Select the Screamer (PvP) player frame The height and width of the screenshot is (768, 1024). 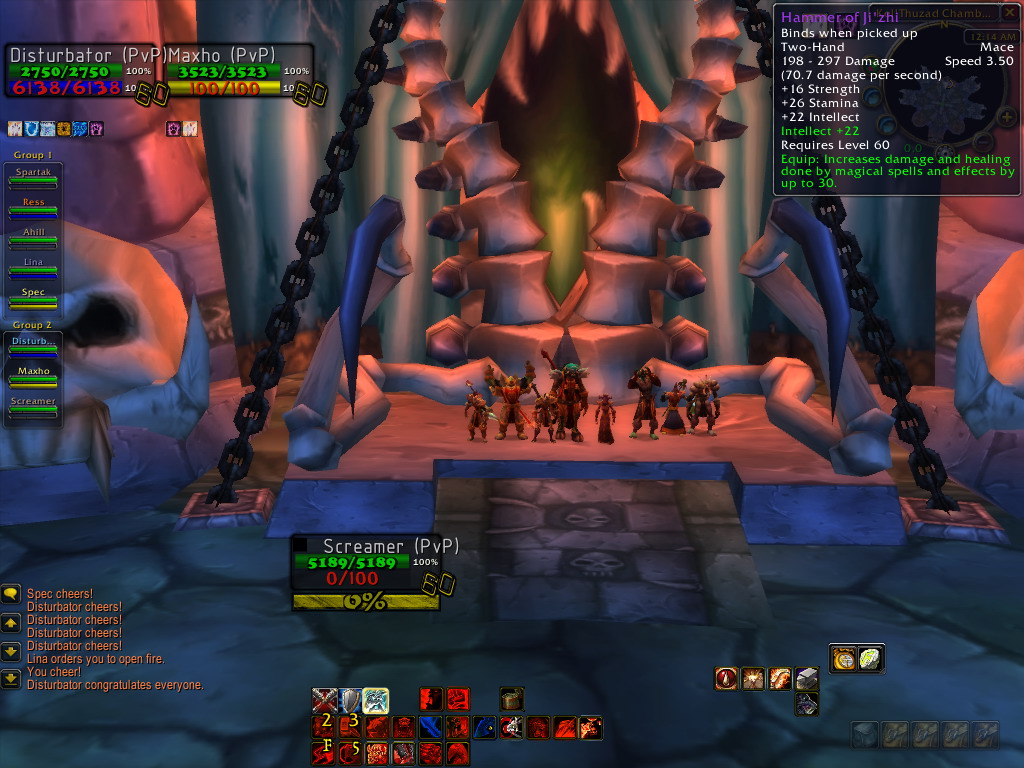click(366, 565)
